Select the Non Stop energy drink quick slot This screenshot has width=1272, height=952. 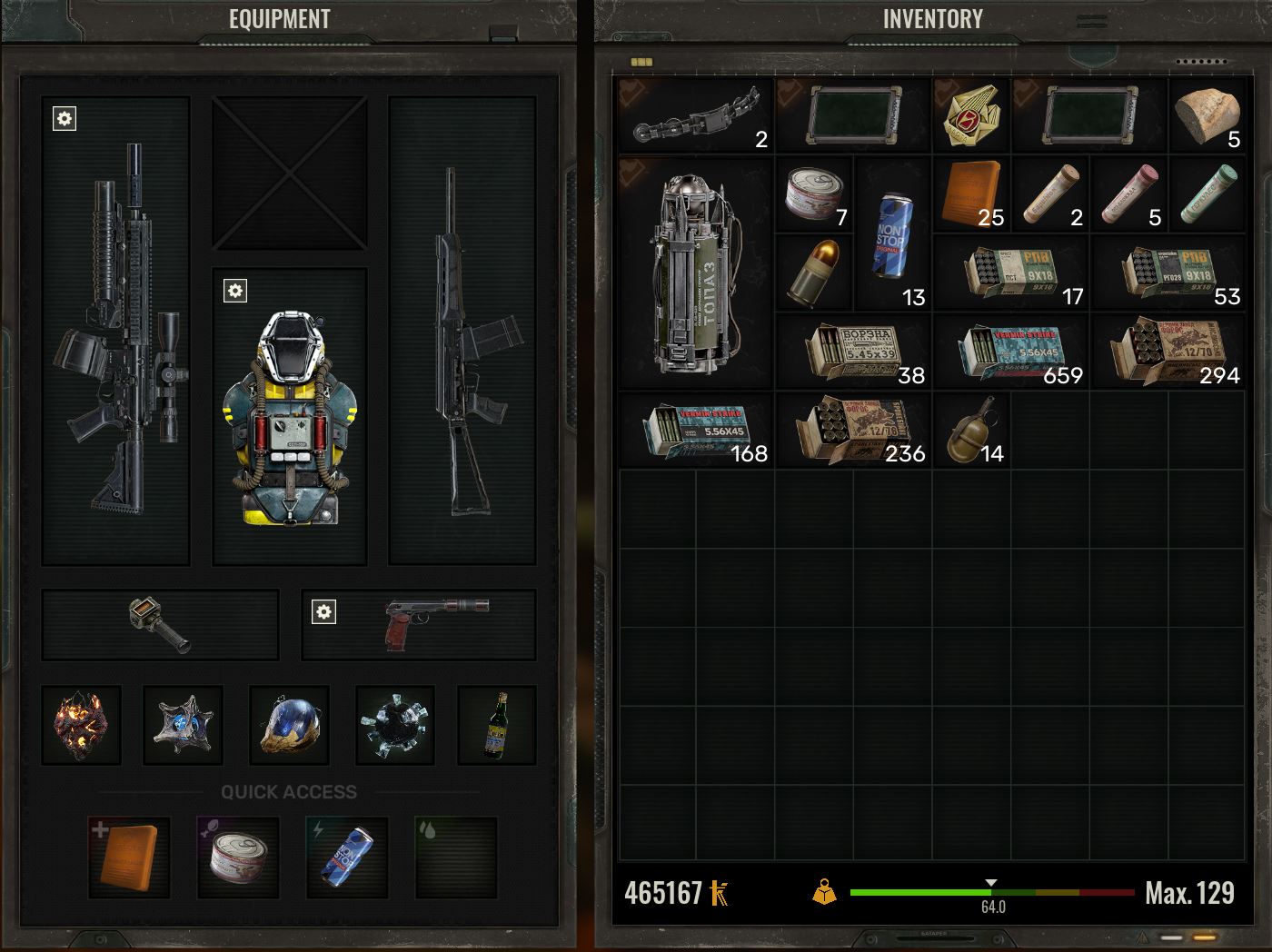pos(347,857)
